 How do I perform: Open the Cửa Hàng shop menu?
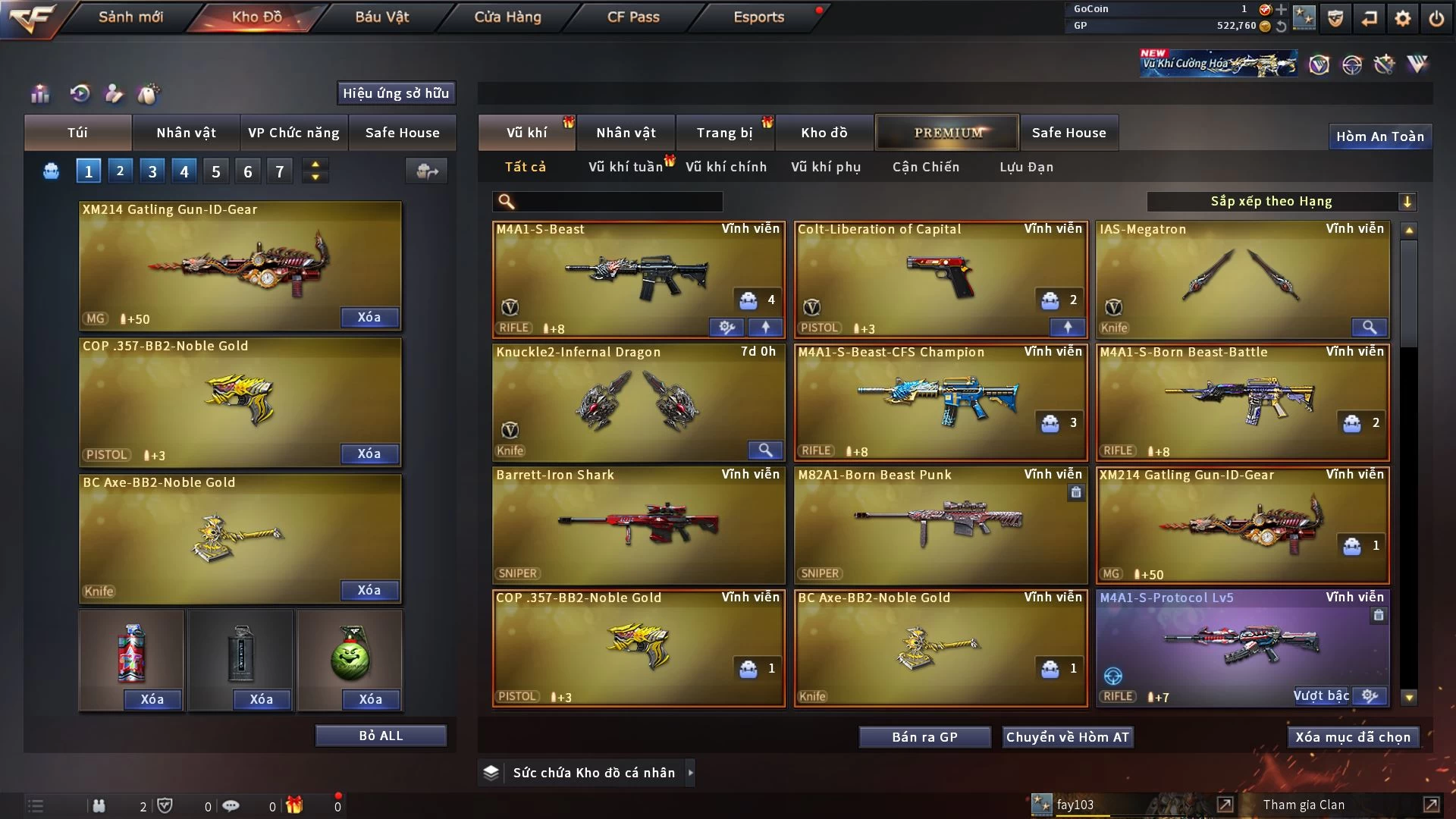coord(507,17)
